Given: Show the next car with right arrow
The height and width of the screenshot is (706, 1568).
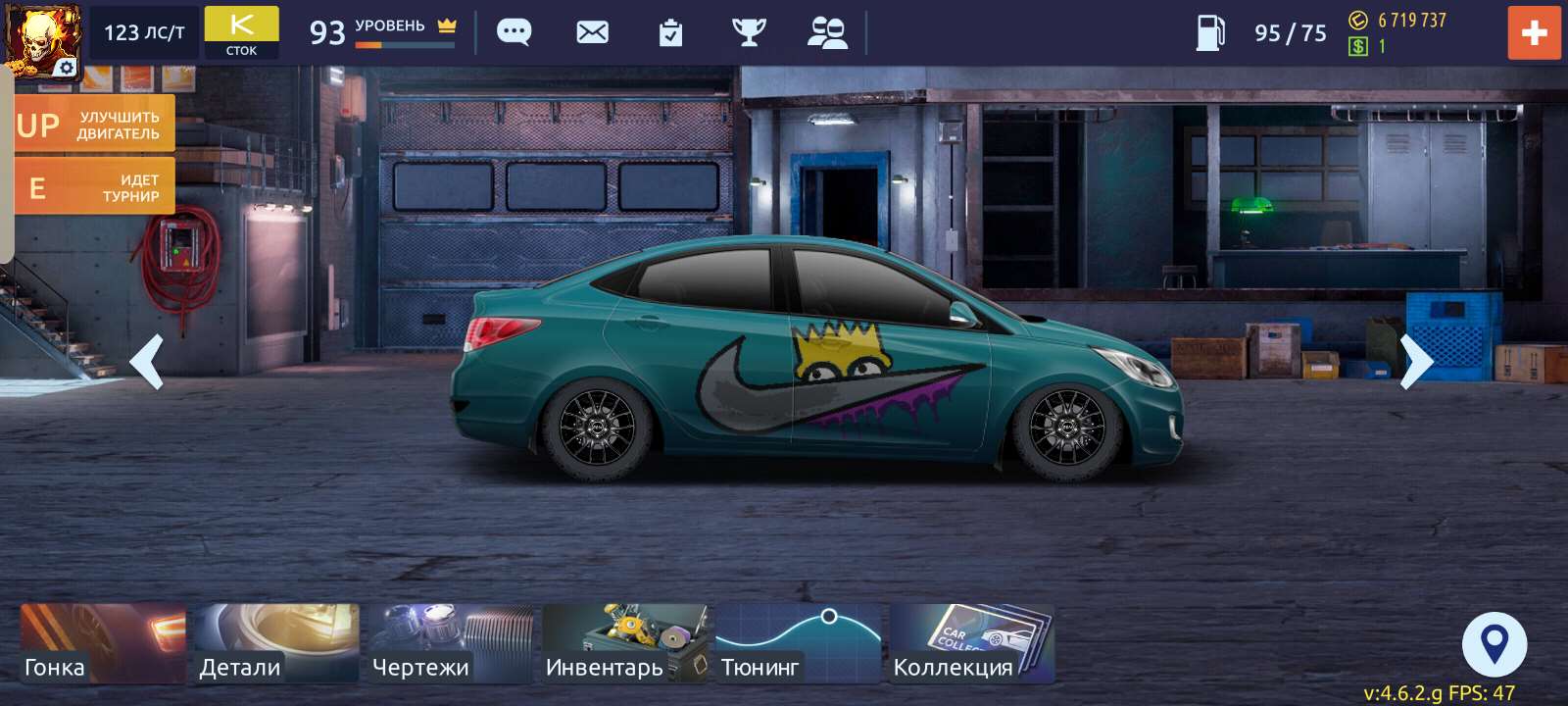Looking at the screenshot, I should pos(1415,362).
